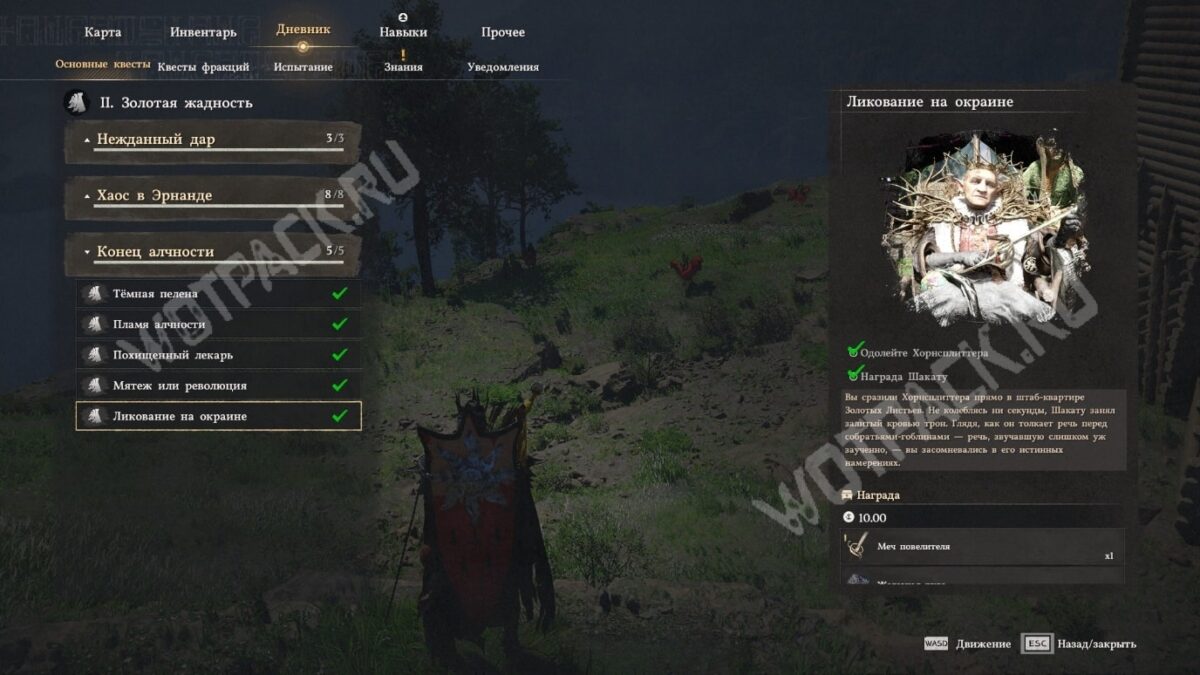Open the Знания sub-tab

point(403,67)
